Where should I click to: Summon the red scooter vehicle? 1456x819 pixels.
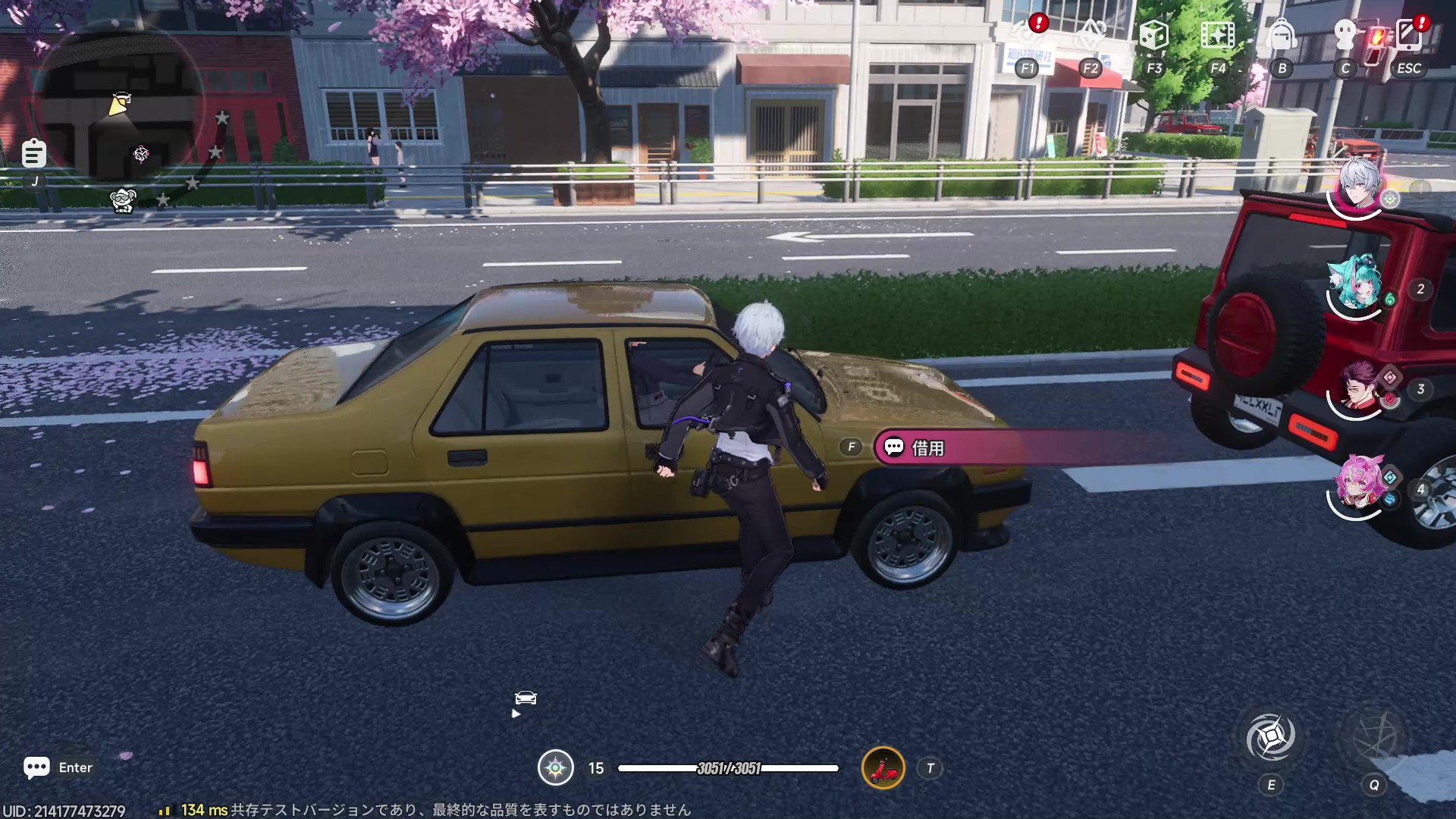pyautogui.click(x=883, y=768)
